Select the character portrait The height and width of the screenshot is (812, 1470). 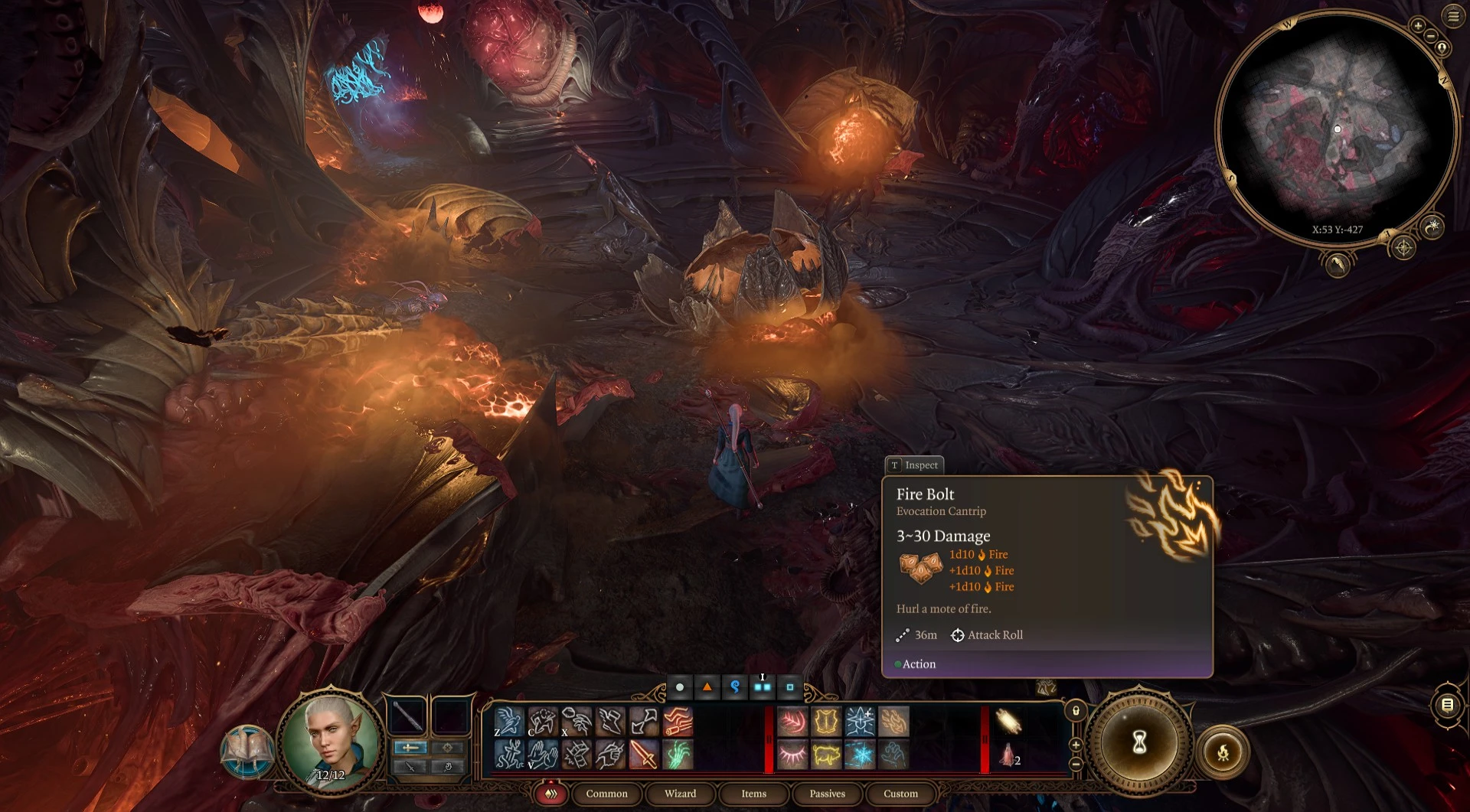(331, 739)
